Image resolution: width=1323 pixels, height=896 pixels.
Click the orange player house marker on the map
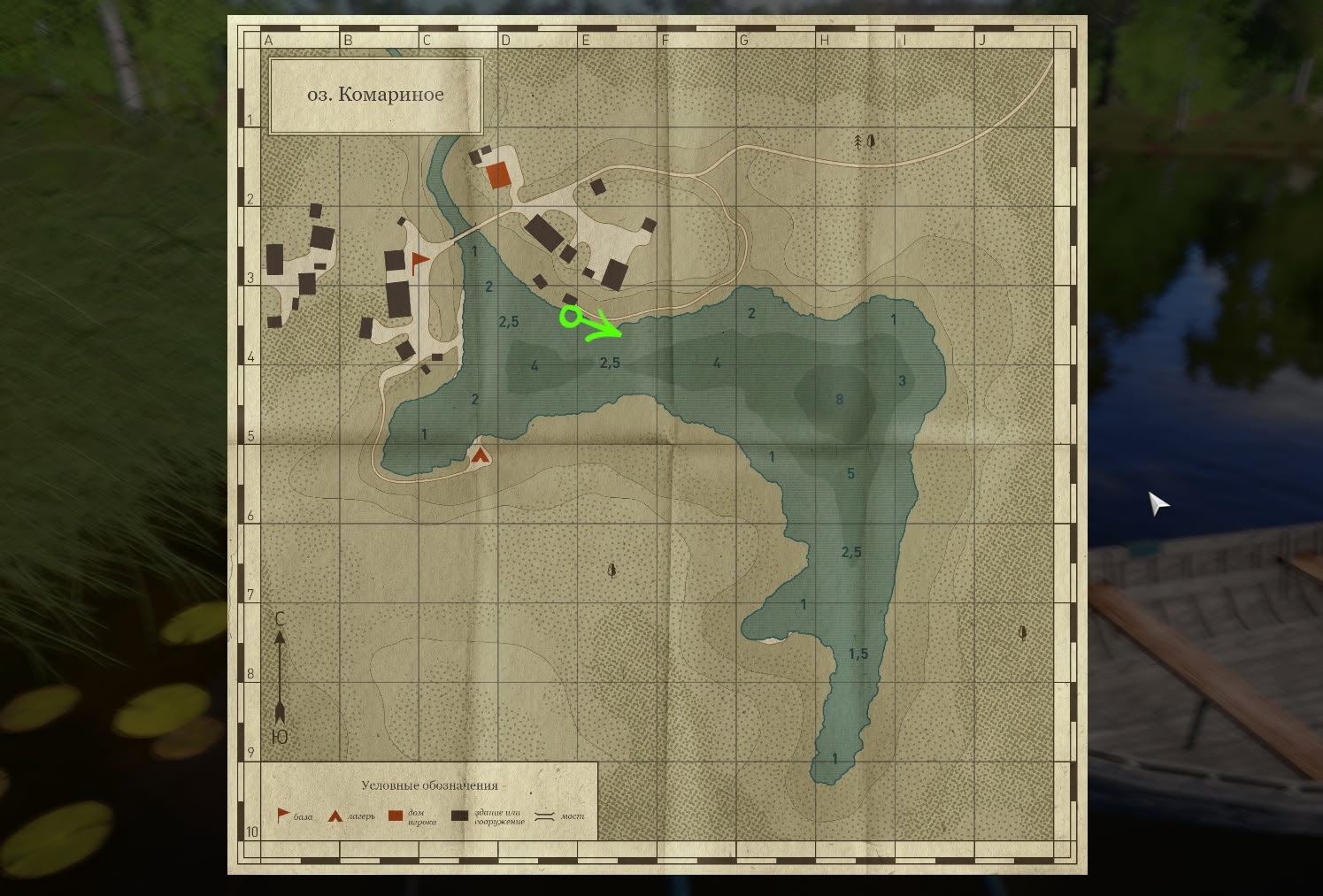(499, 175)
